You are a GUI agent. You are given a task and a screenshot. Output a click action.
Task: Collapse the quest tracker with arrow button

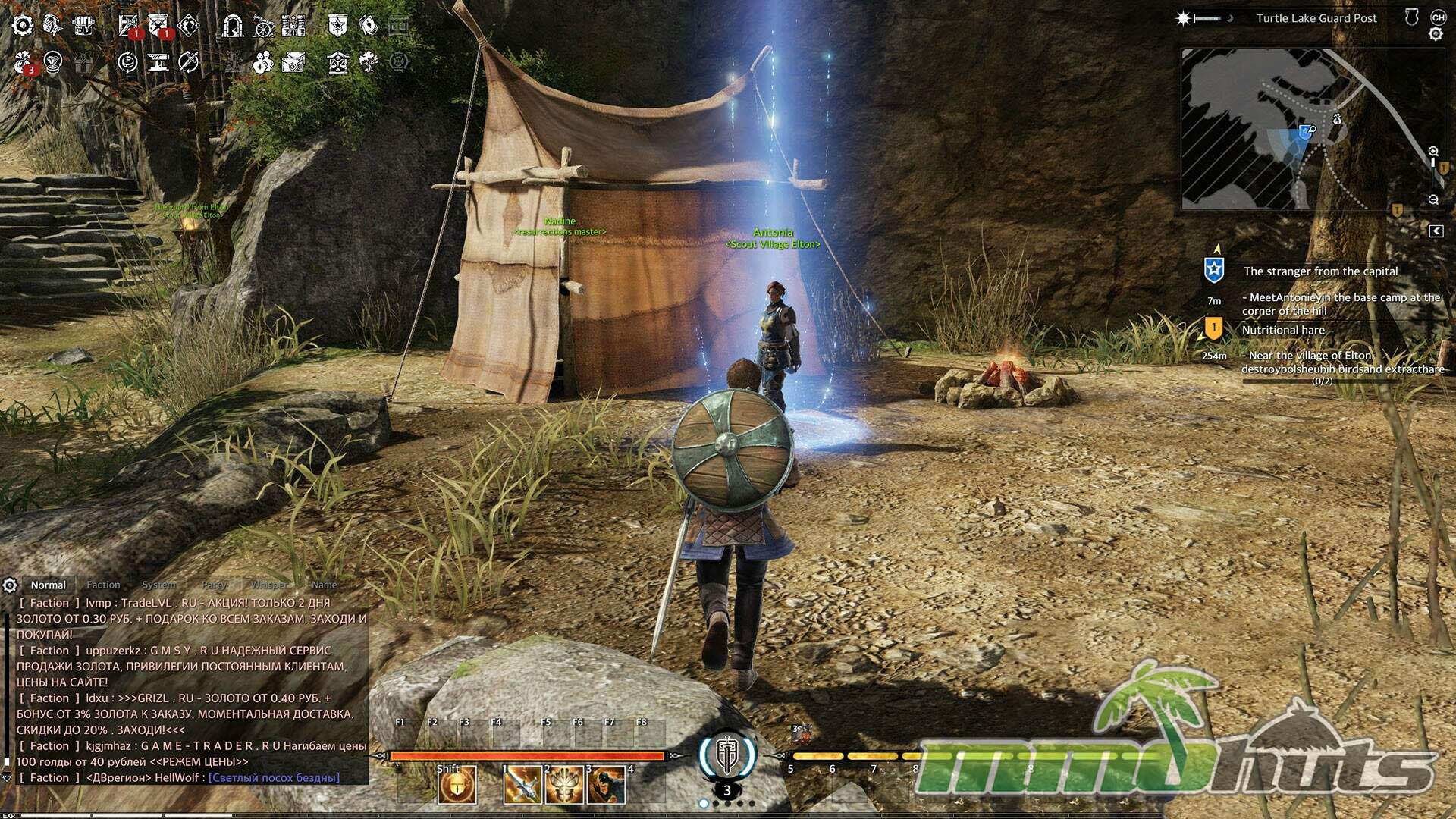[x=1436, y=231]
